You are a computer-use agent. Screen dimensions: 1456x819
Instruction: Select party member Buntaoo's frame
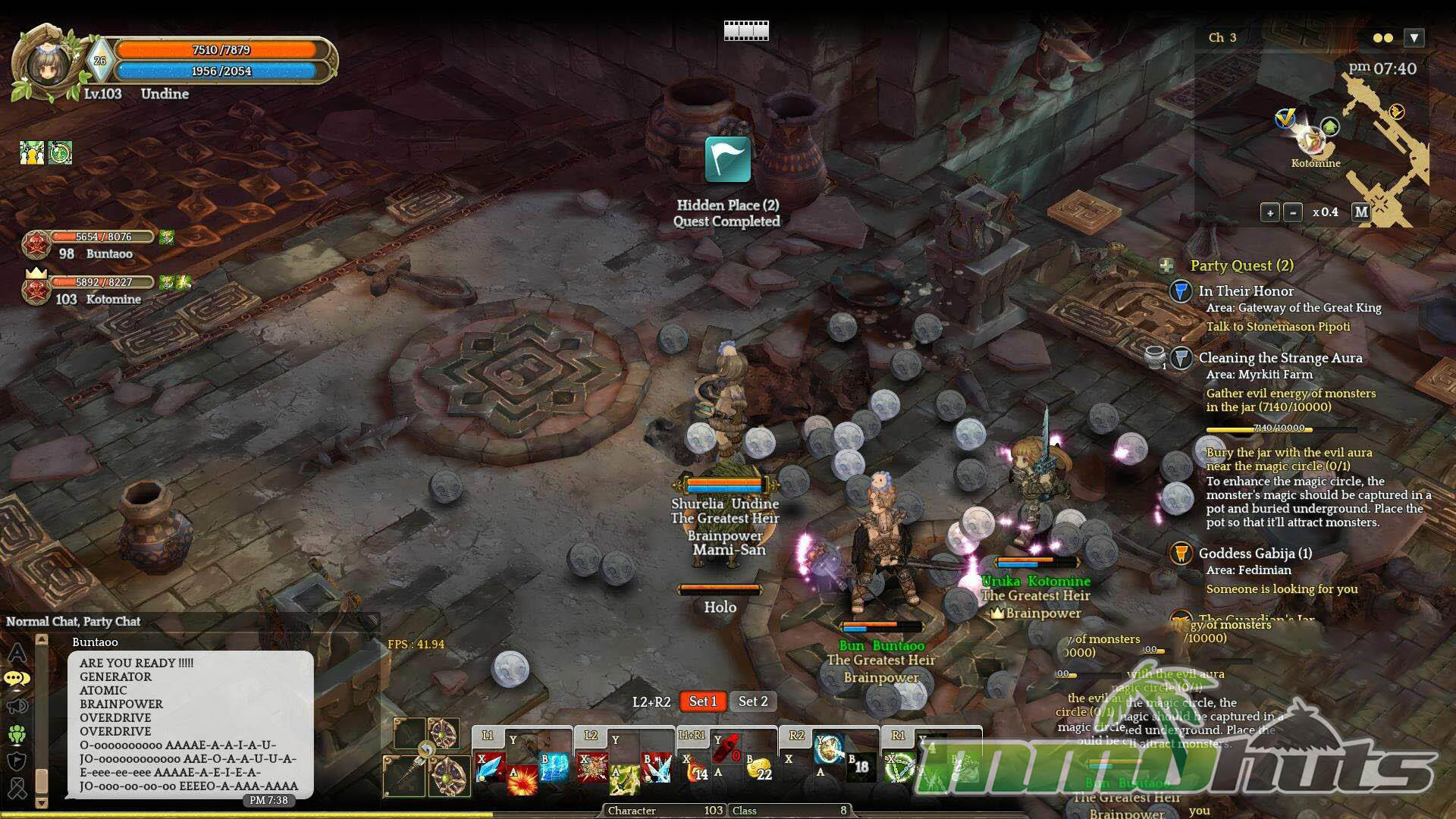[x=91, y=245]
